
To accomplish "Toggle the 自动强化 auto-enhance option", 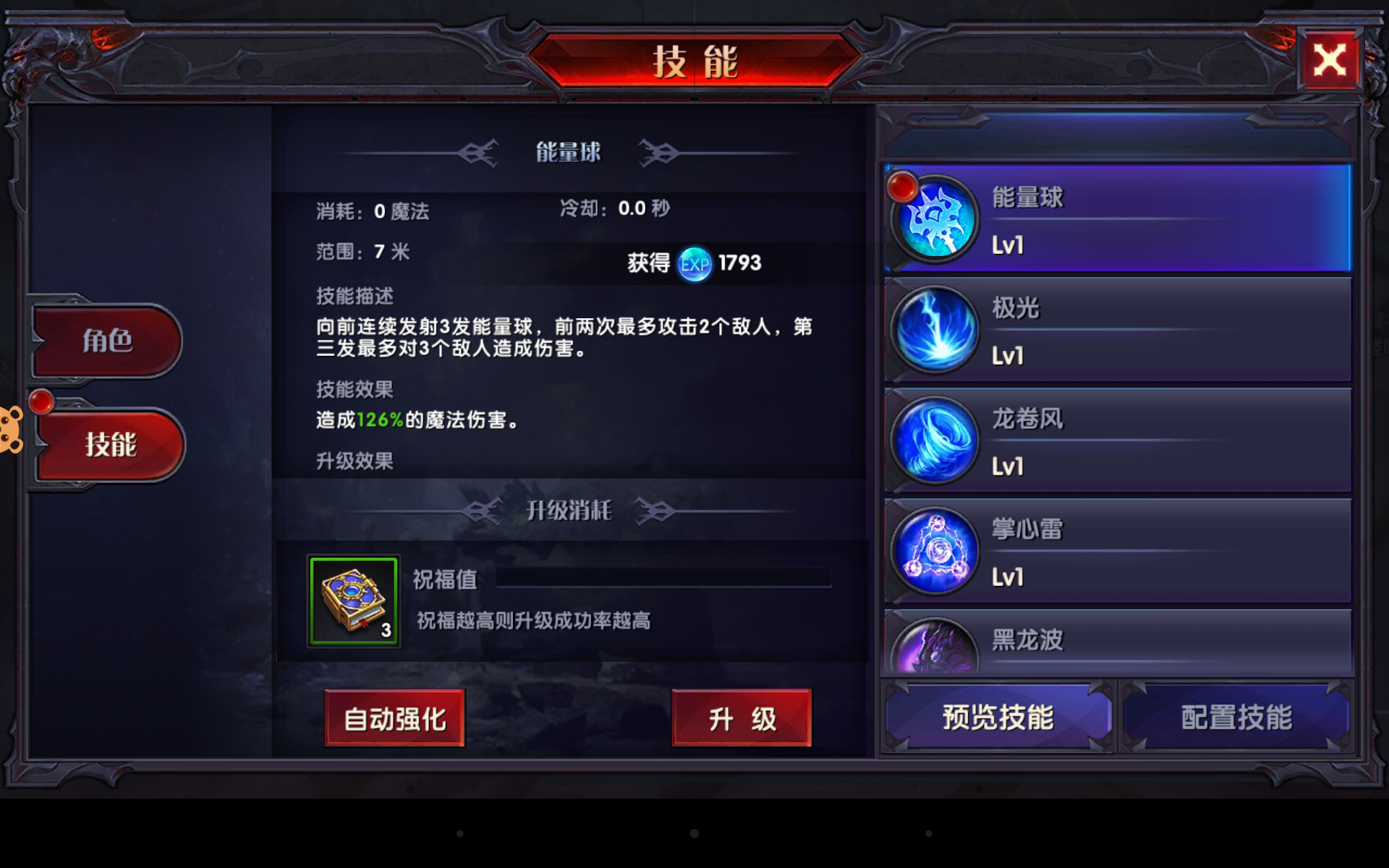I will [x=395, y=718].
